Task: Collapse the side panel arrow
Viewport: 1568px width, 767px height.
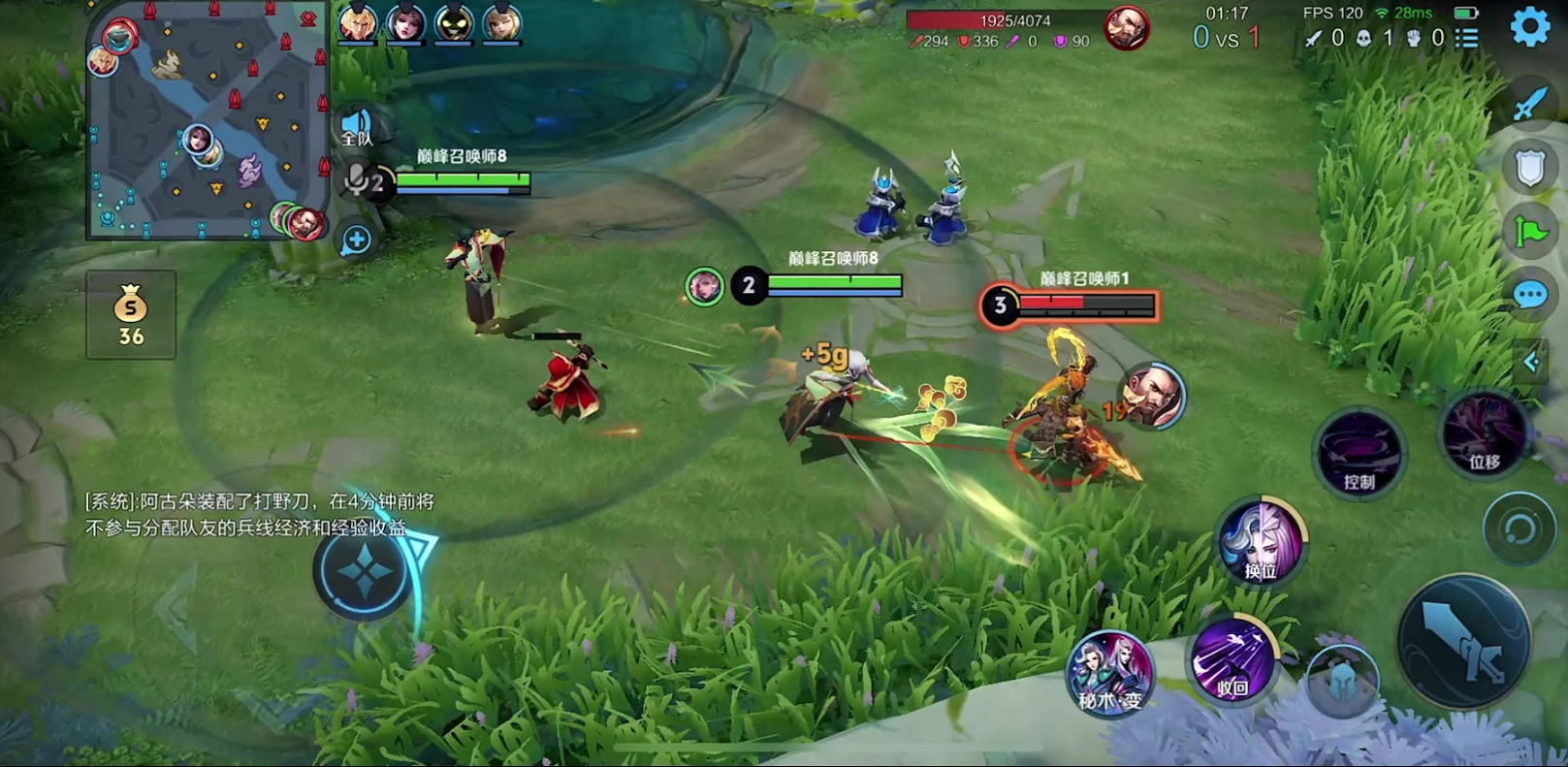Action: [1531, 362]
